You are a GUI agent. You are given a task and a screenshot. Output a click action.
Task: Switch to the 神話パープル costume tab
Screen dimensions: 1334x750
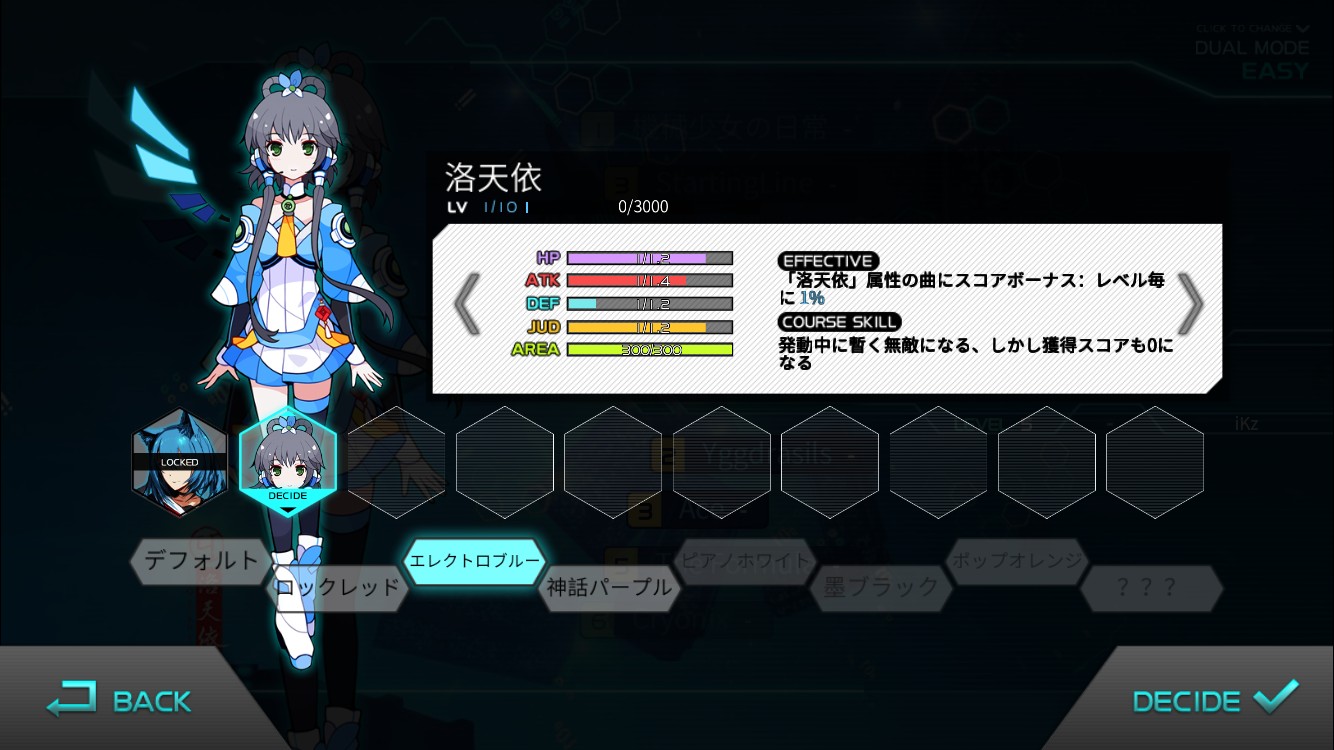tap(610, 589)
